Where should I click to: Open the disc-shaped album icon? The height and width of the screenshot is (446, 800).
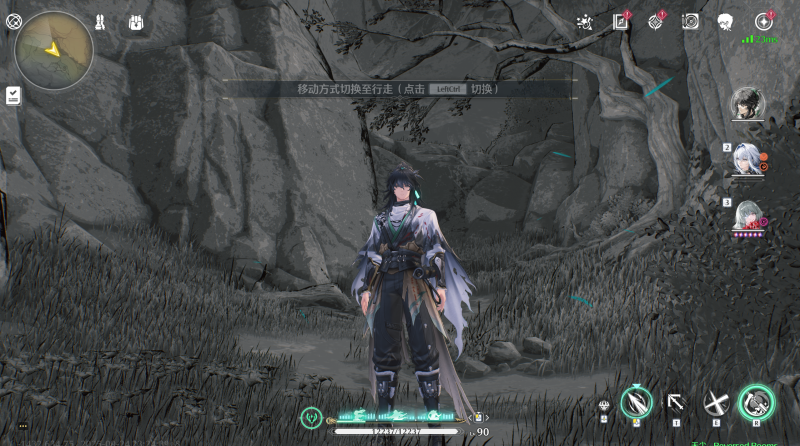691,21
